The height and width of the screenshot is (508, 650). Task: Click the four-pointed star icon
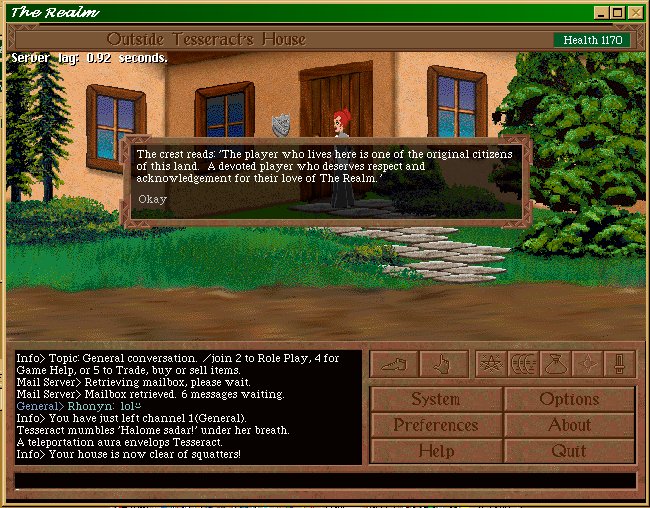point(588,364)
